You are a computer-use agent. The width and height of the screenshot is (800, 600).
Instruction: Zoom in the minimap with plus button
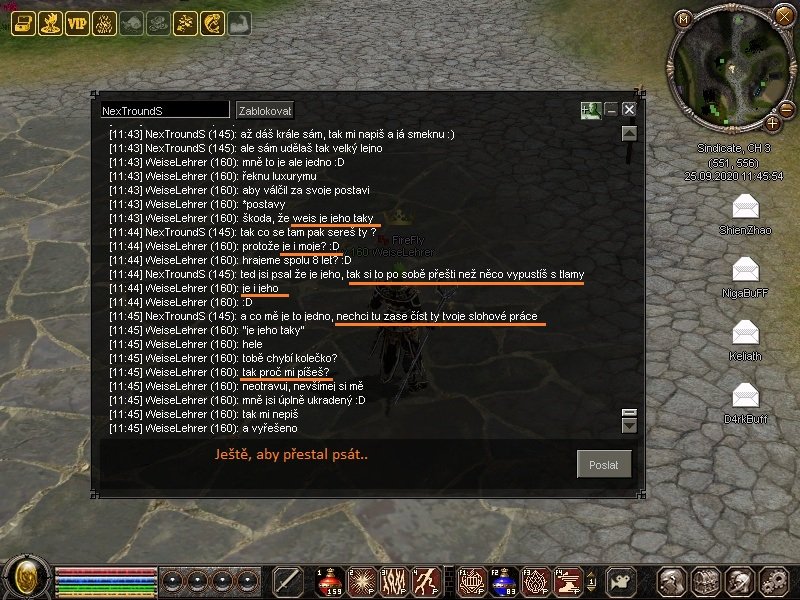773,123
